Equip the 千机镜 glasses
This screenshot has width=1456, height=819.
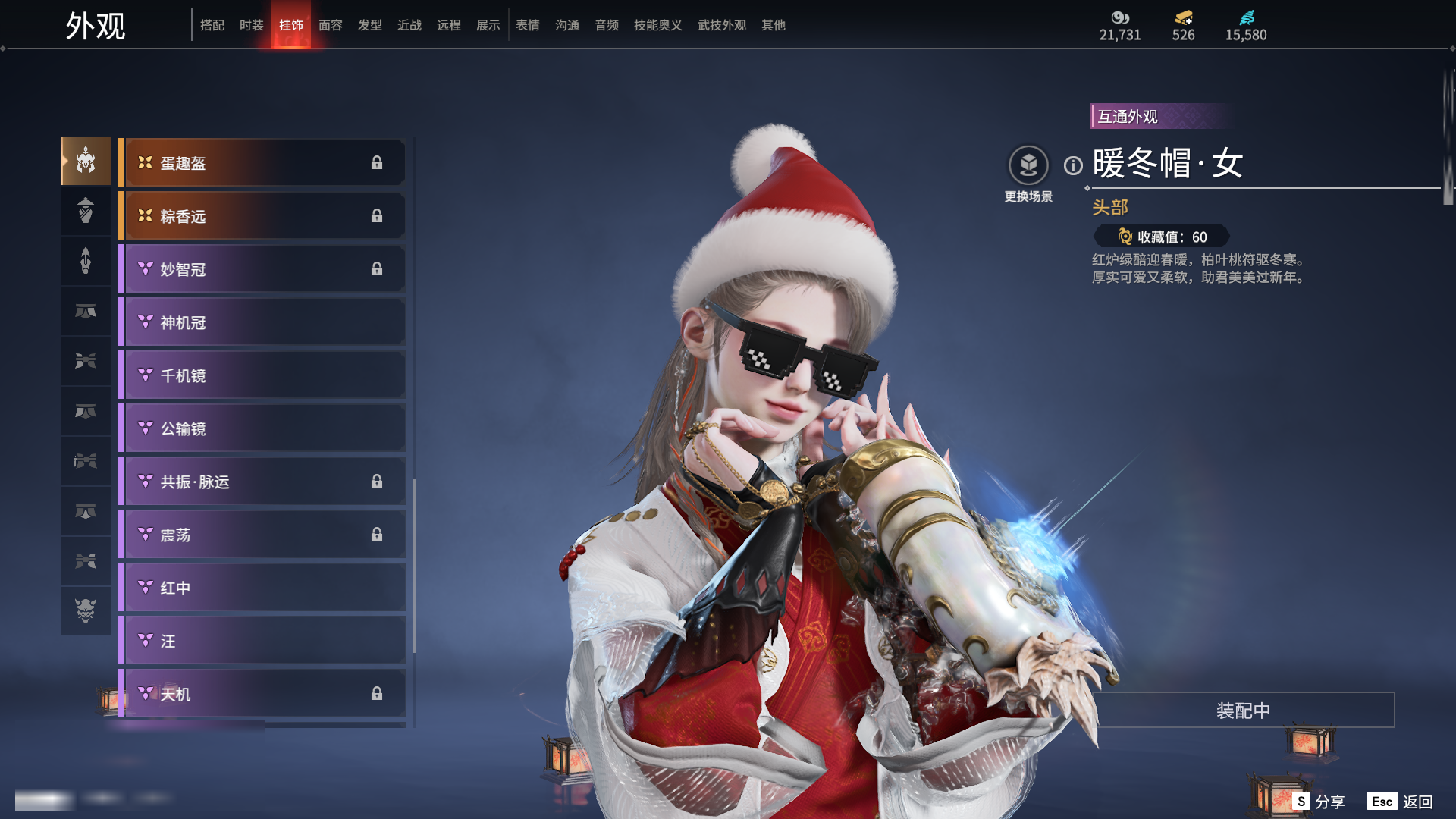pyautogui.click(x=262, y=375)
